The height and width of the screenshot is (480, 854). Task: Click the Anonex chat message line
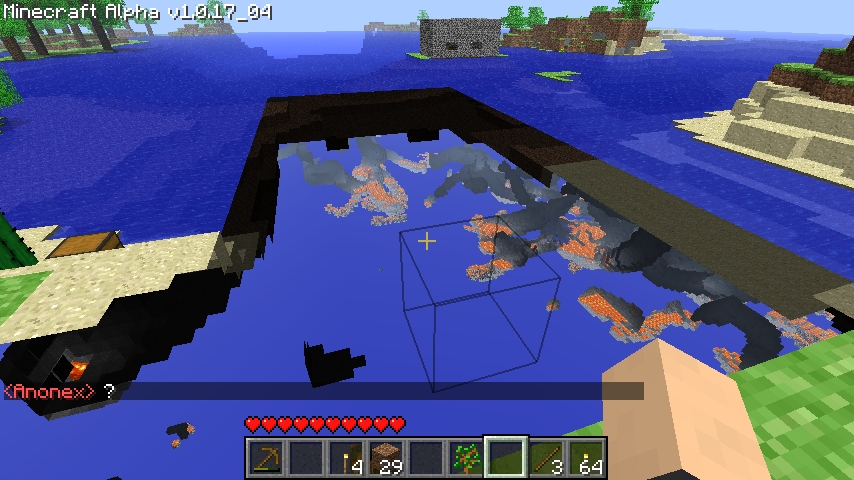60,391
